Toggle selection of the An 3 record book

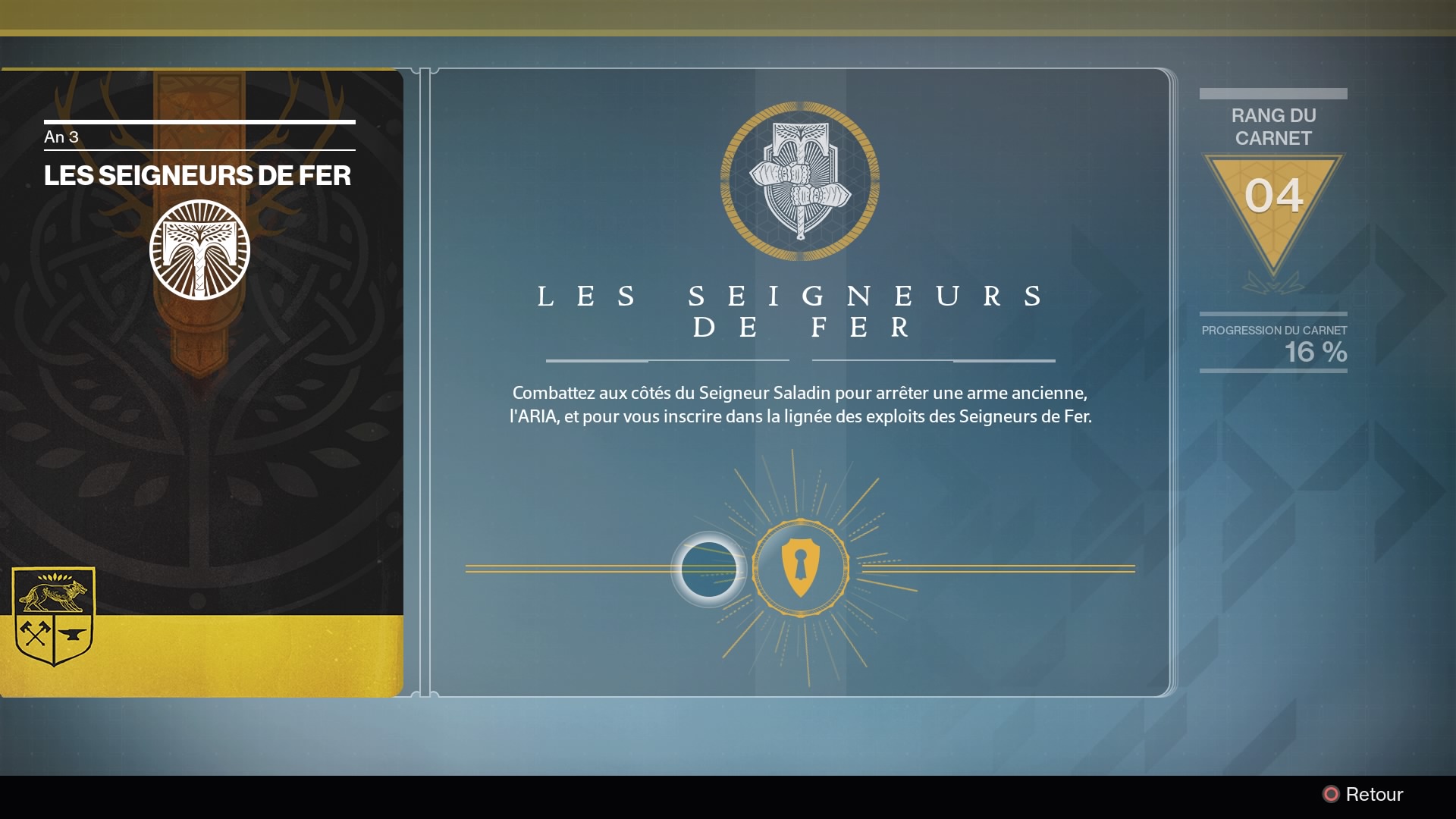[199, 379]
